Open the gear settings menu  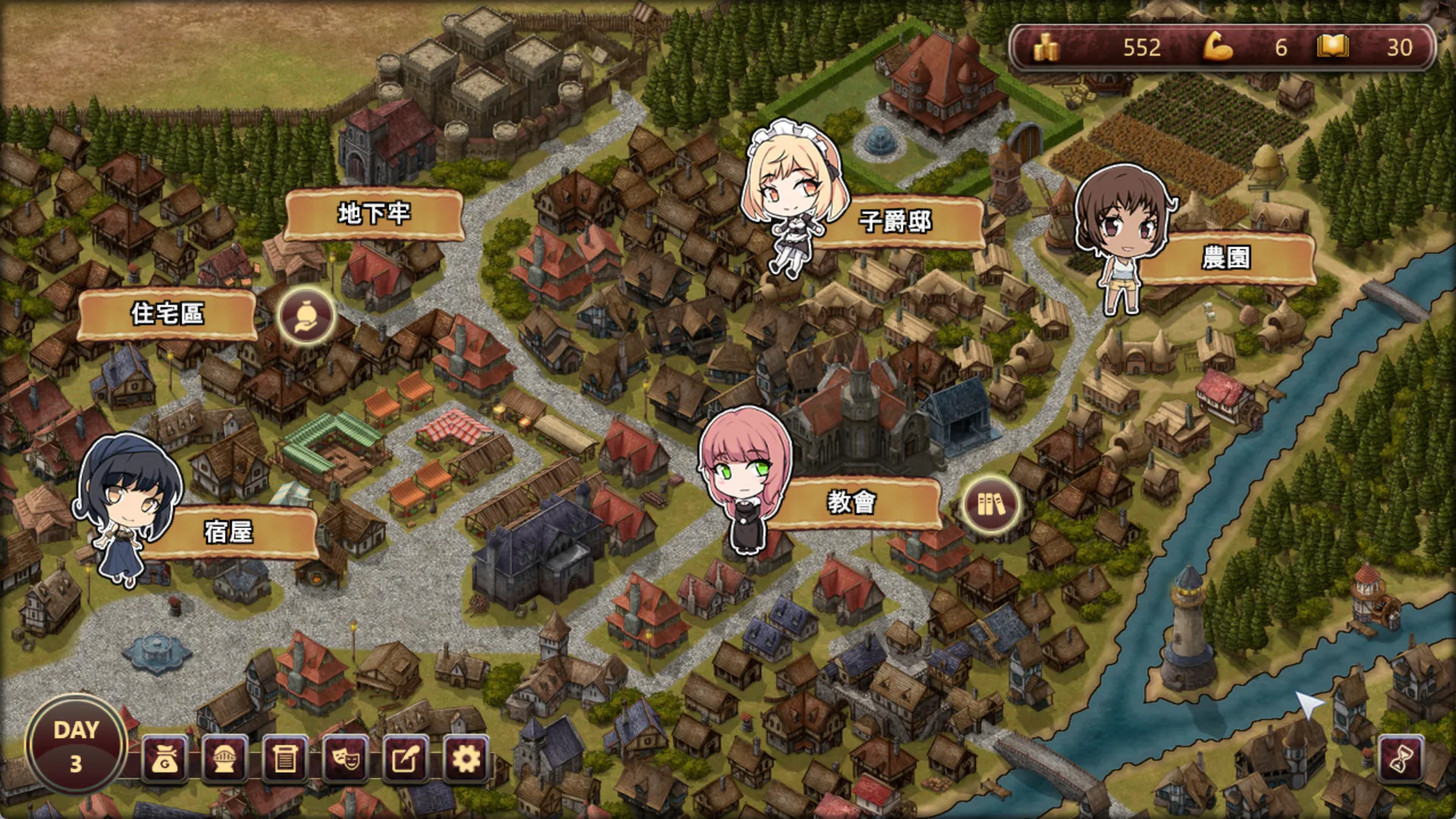(466, 759)
